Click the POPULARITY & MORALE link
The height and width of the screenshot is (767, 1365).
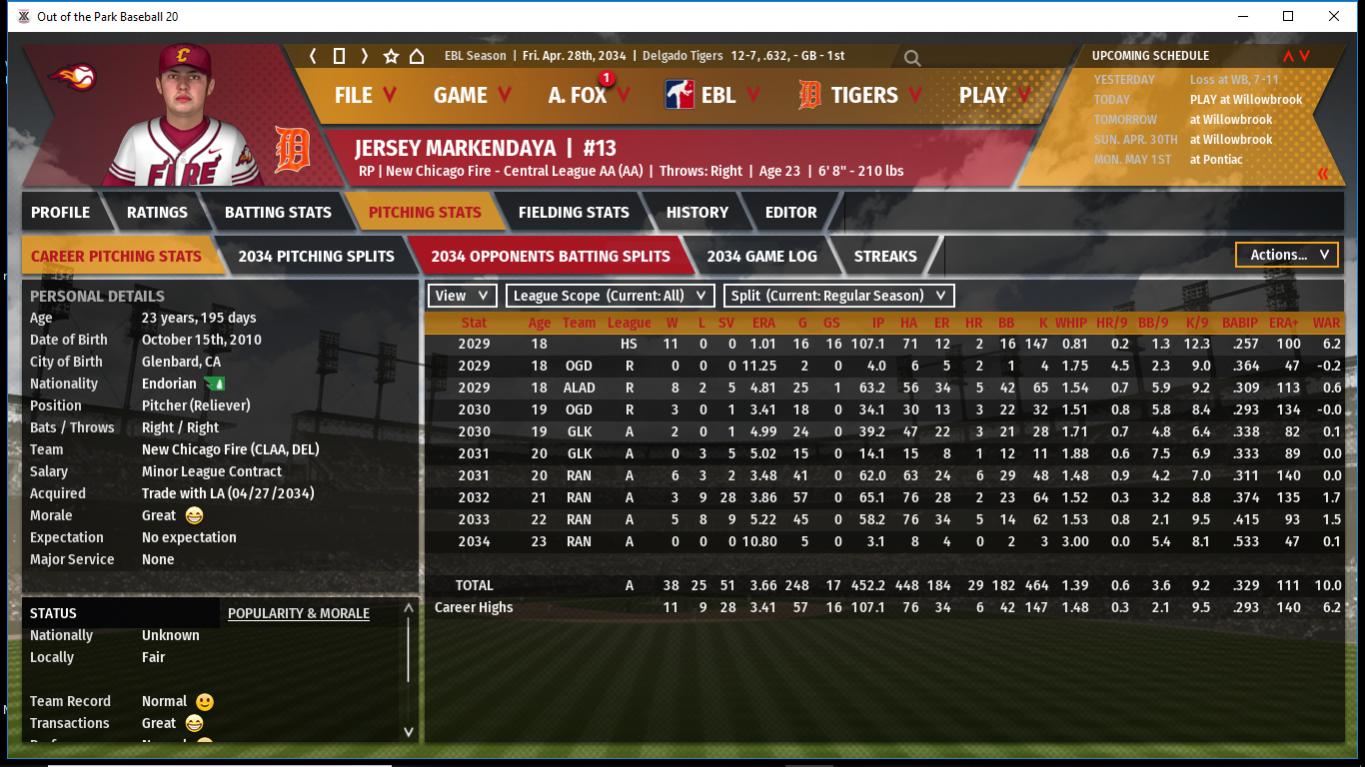click(x=298, y=613)
